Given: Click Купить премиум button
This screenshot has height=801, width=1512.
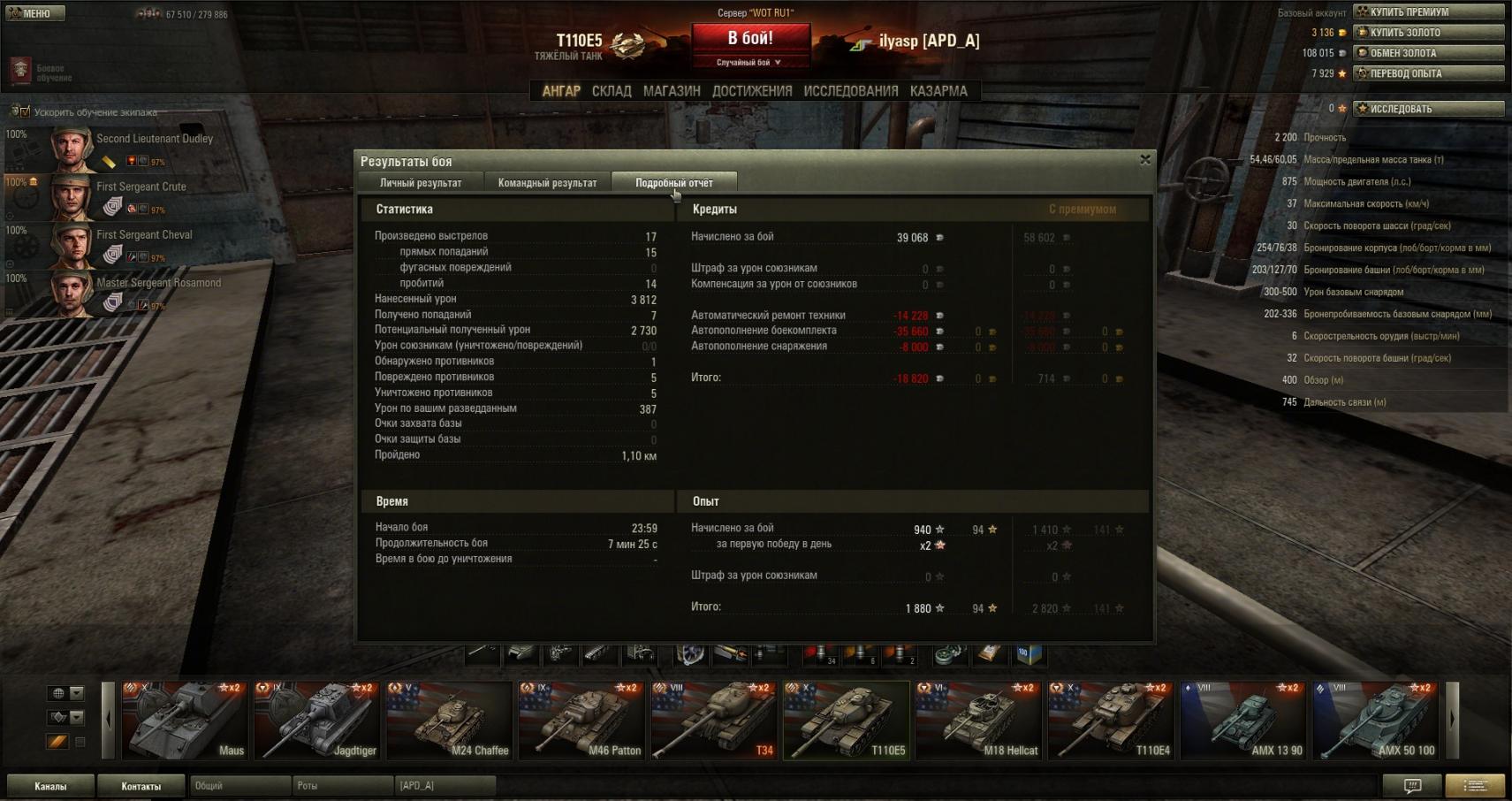Looking at the screenshot, I should (1428, 12).
